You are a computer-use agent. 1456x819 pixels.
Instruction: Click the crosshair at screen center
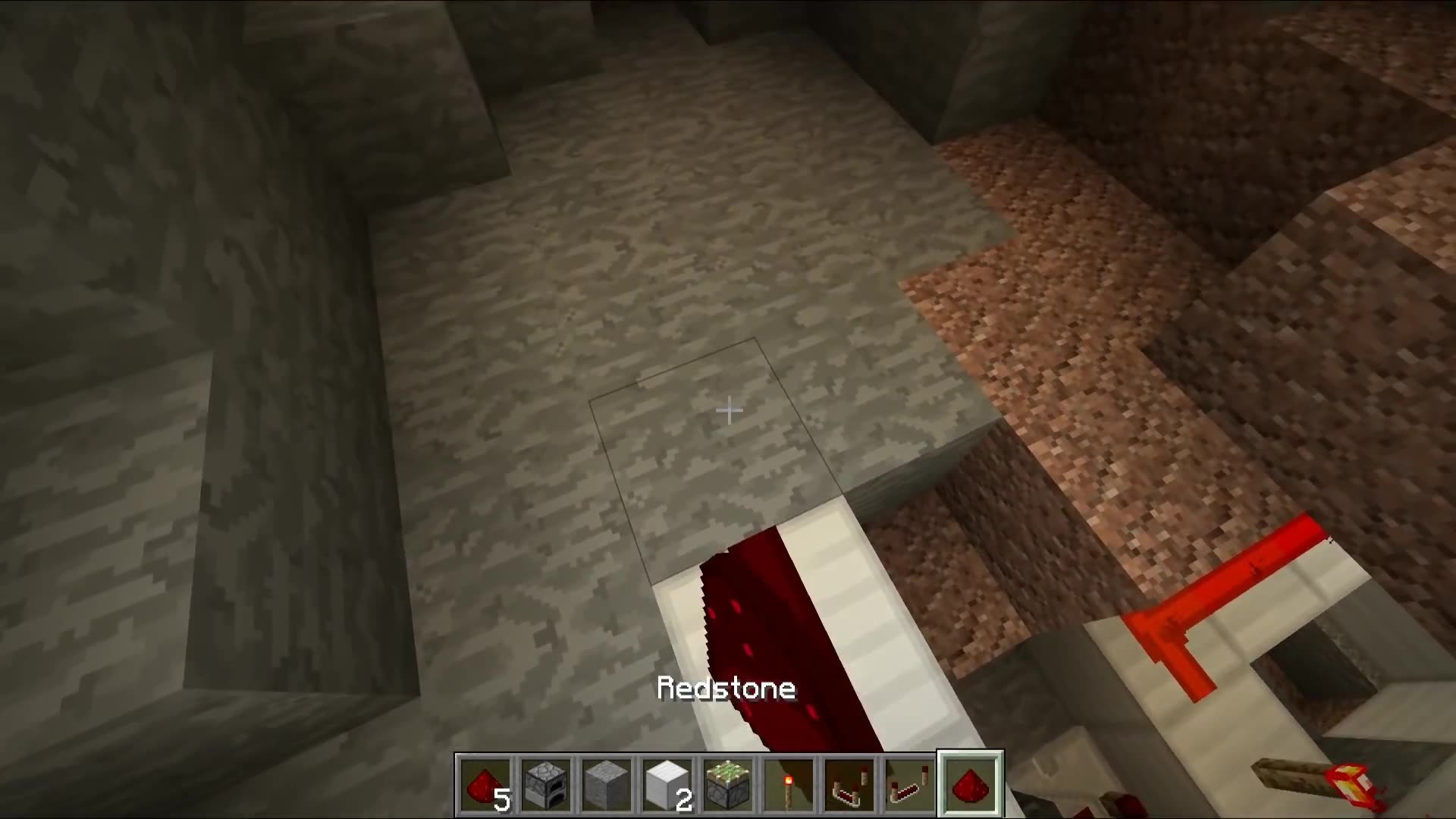[728, 410]
